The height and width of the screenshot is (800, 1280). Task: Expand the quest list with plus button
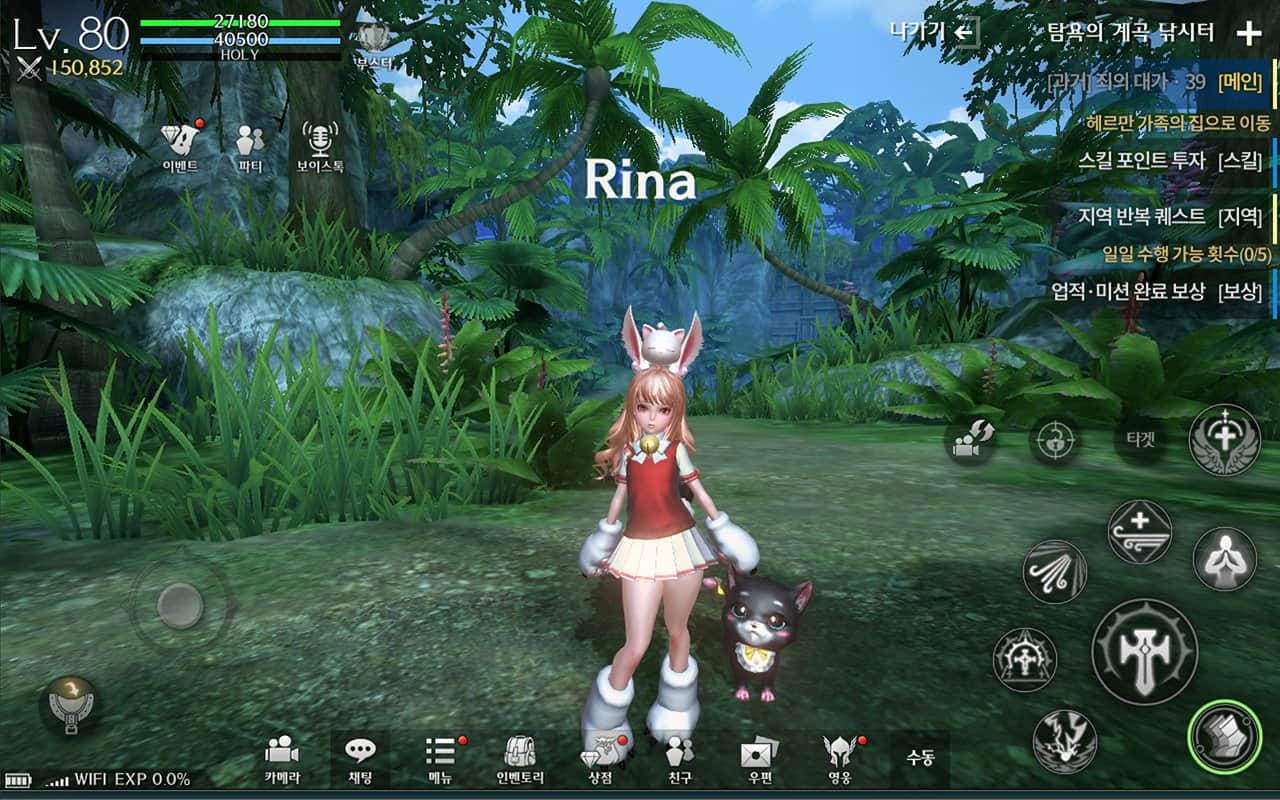1249,34
